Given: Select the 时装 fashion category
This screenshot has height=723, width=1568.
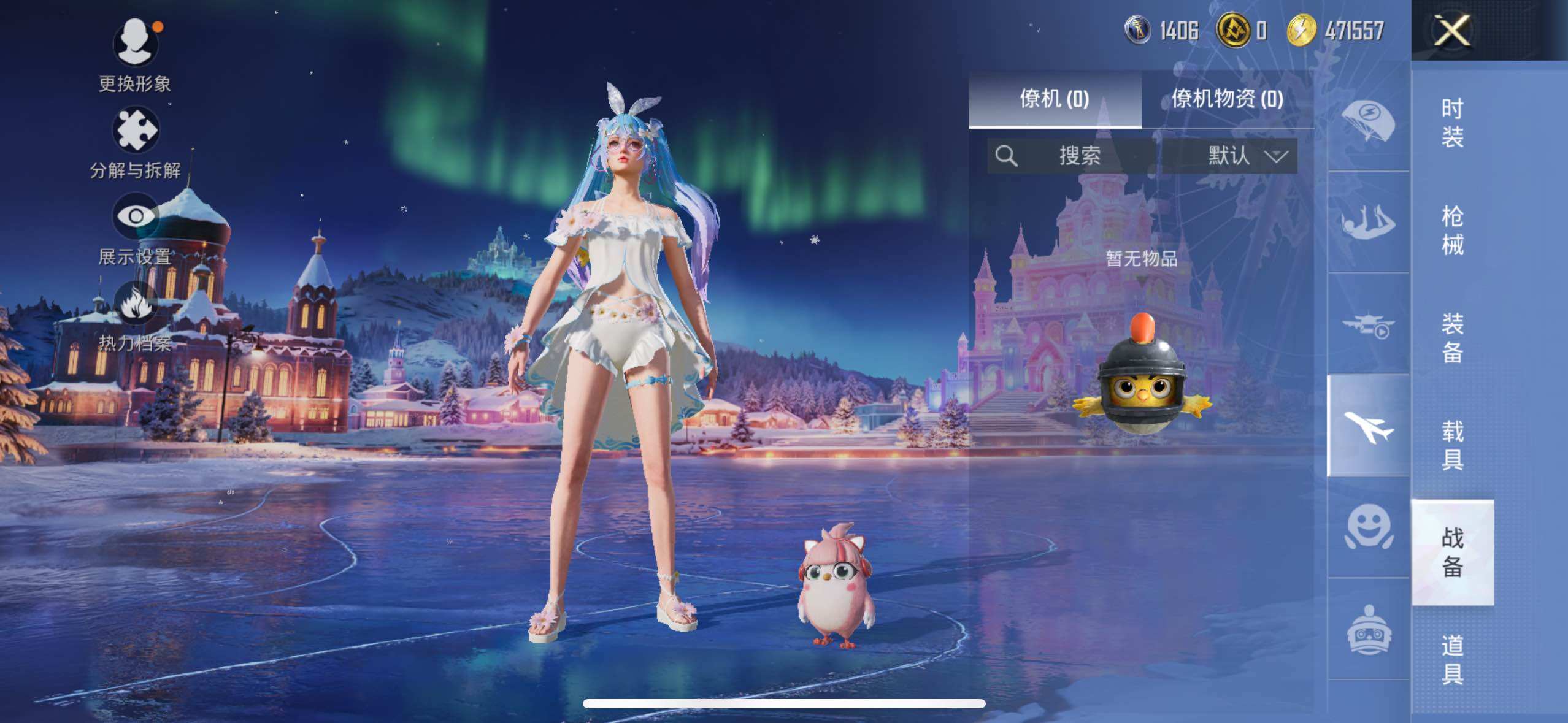Looking at the screenshot, I should tap(1452, 123).
